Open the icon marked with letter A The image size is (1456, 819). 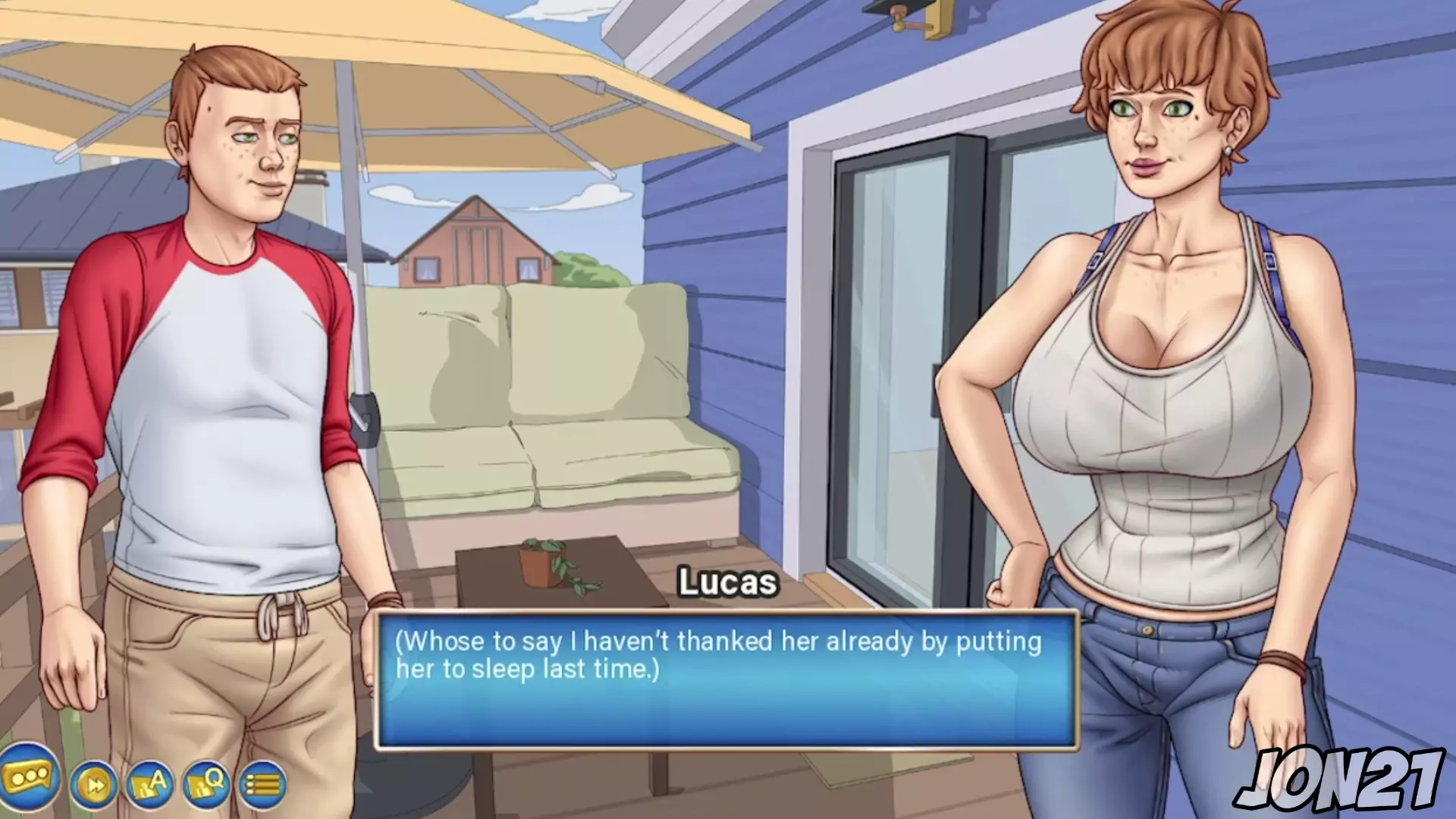click(x=150, y=783)
